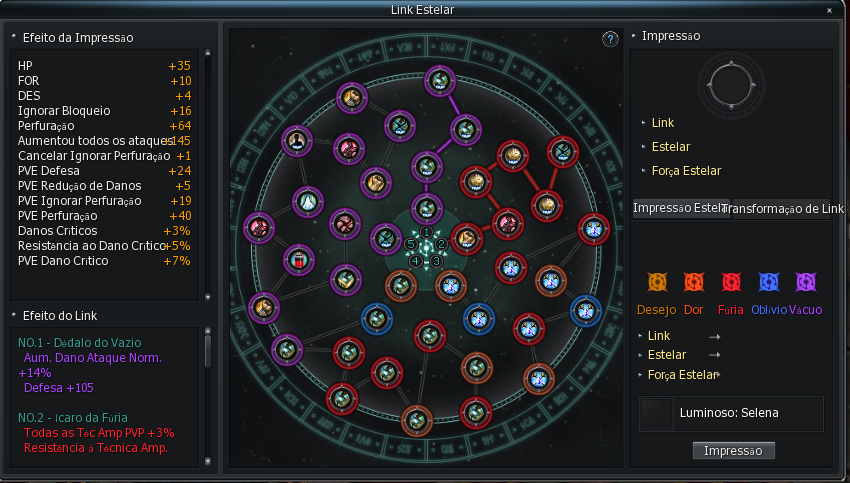This screenshot has width=850, height=483.
Task: Select link number 1 in the center
Action: click(x=427, y=233)
